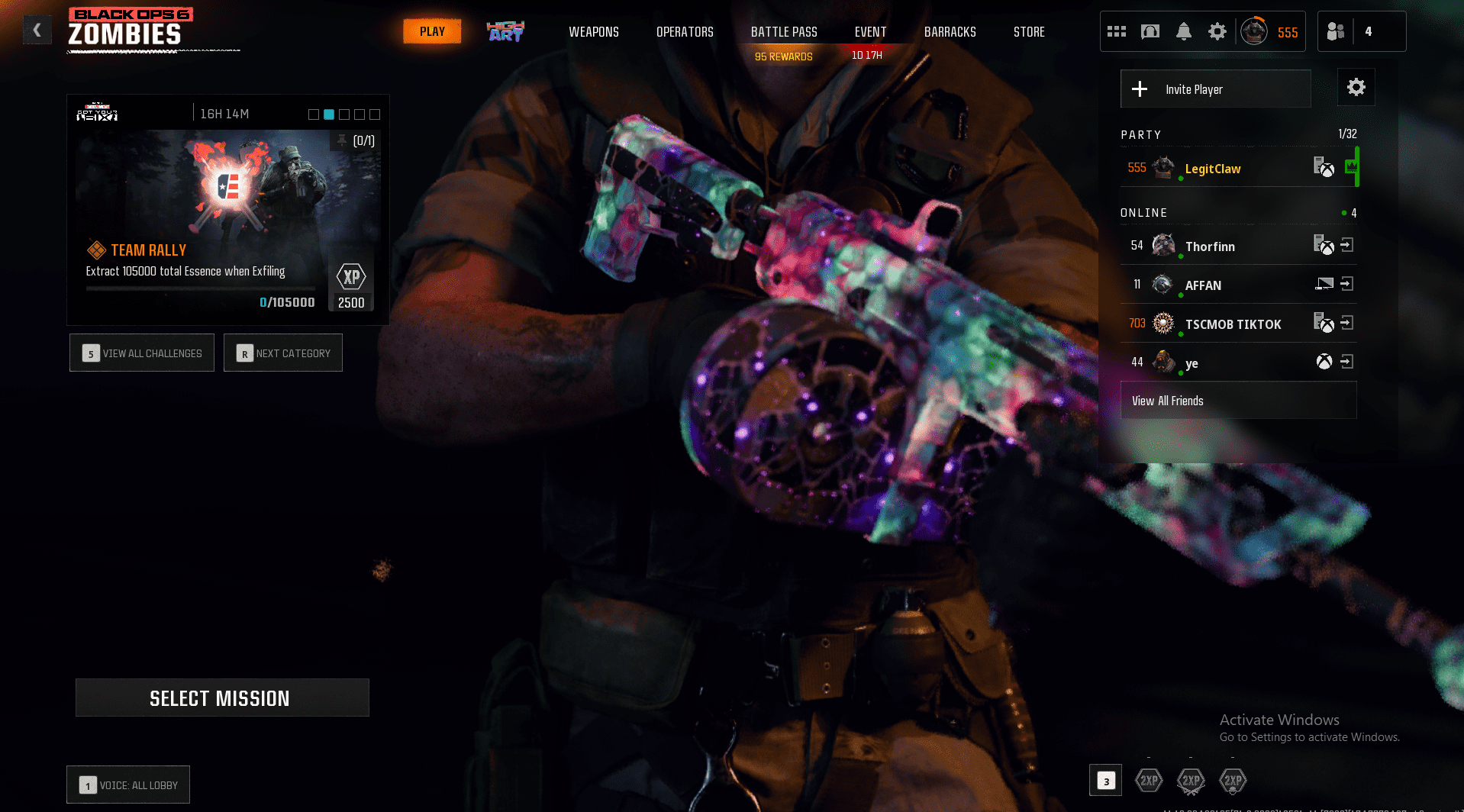Select friend TSCMOB TIKTOK row
The image size is (1464, 812).
[x=1232, y=324]
